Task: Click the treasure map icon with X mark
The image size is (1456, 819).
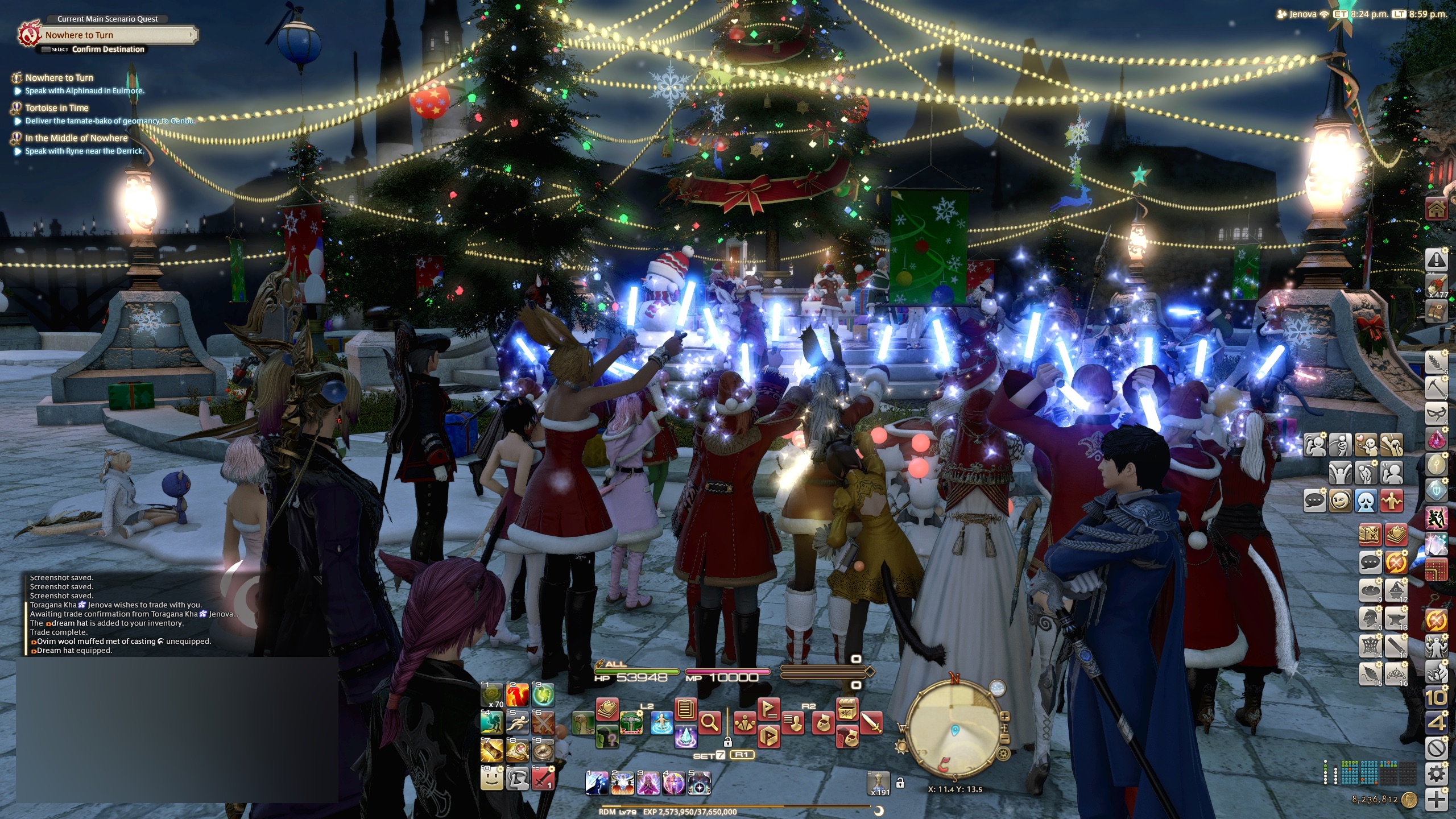Action: coord(1370,535)
